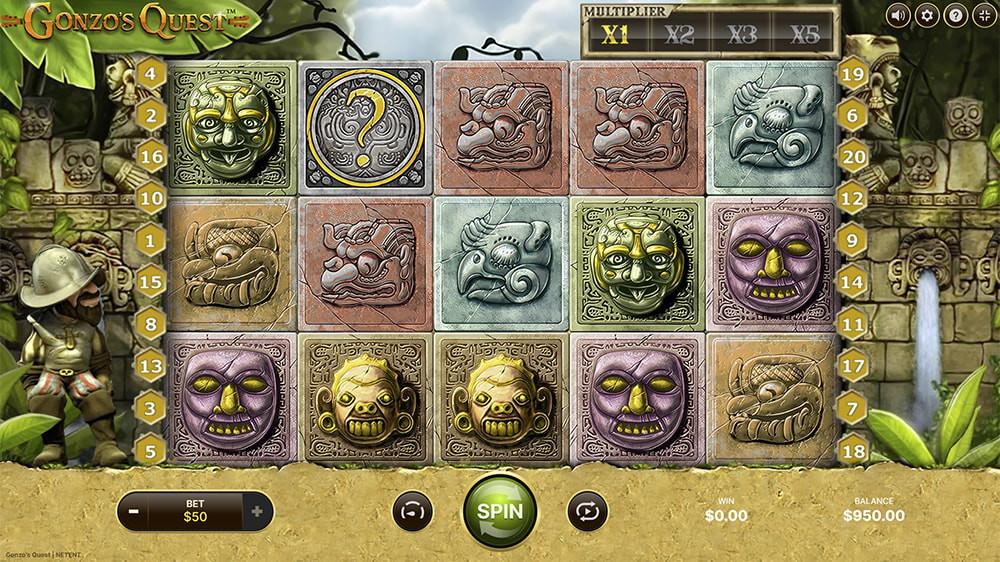This screenshot has width=1000, height=562.
Task: Increase the bet with the plus button
Action: click(257, 512)
